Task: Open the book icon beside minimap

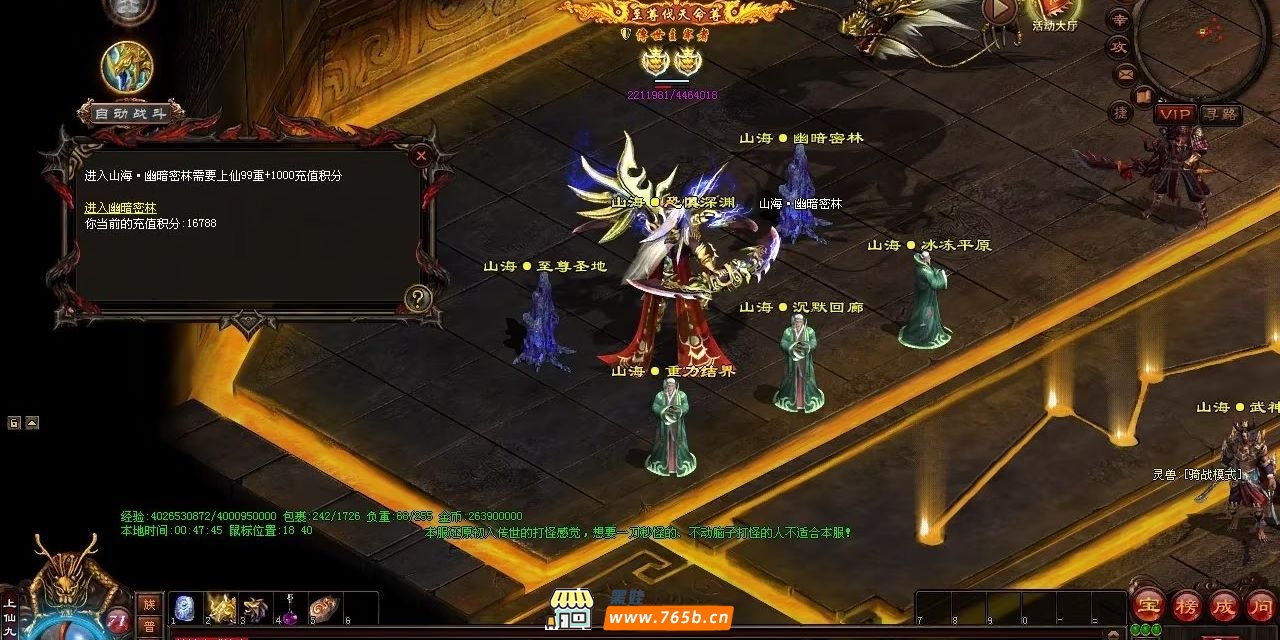Action: [x=1143, y=96]
